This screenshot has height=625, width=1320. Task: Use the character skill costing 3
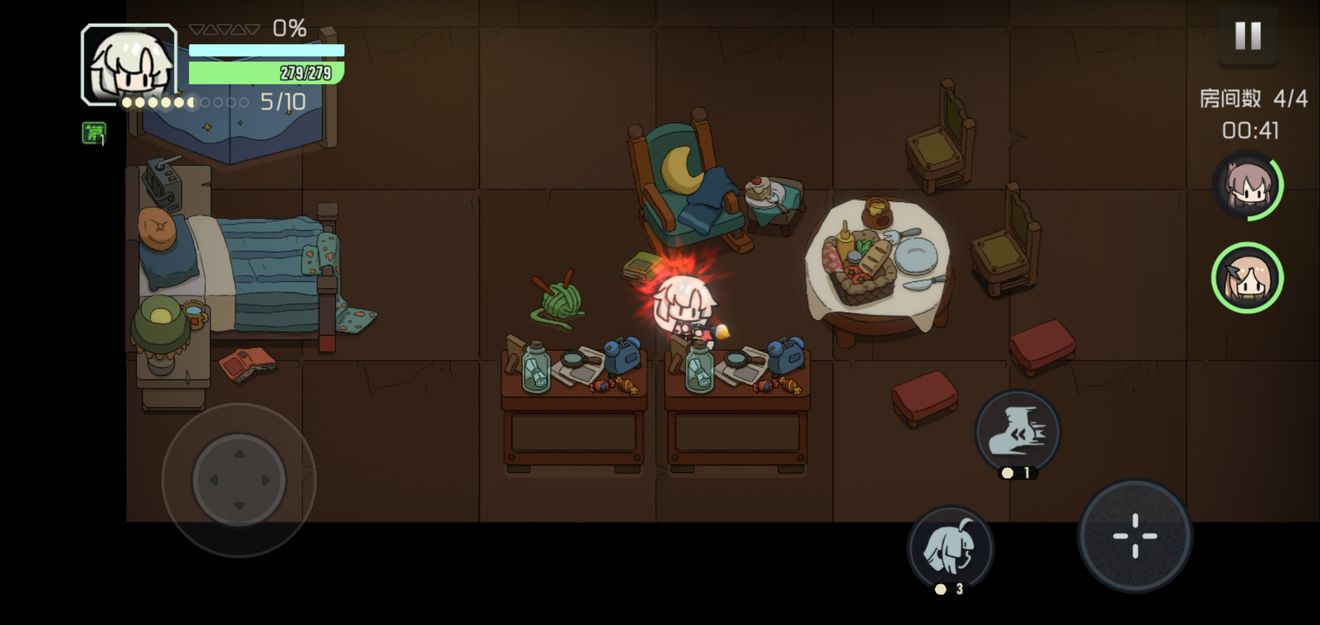pos(950,547)
